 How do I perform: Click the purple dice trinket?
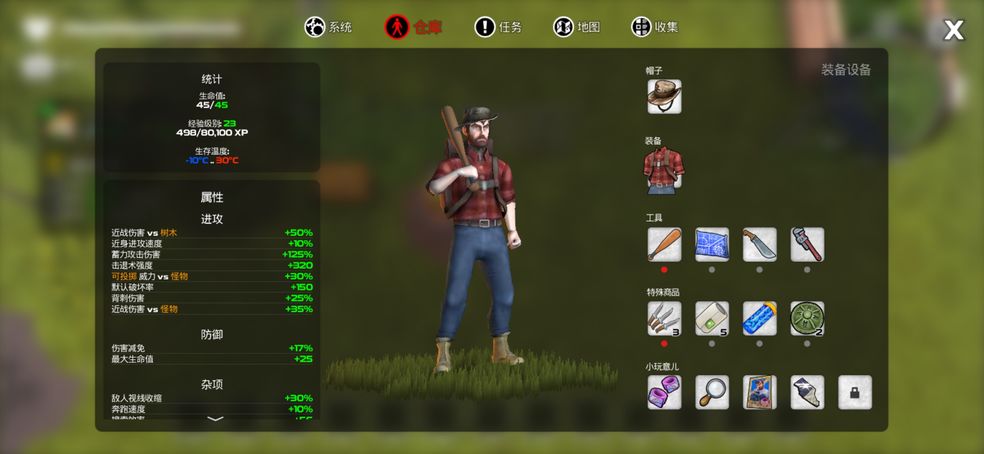pos(664,392)
